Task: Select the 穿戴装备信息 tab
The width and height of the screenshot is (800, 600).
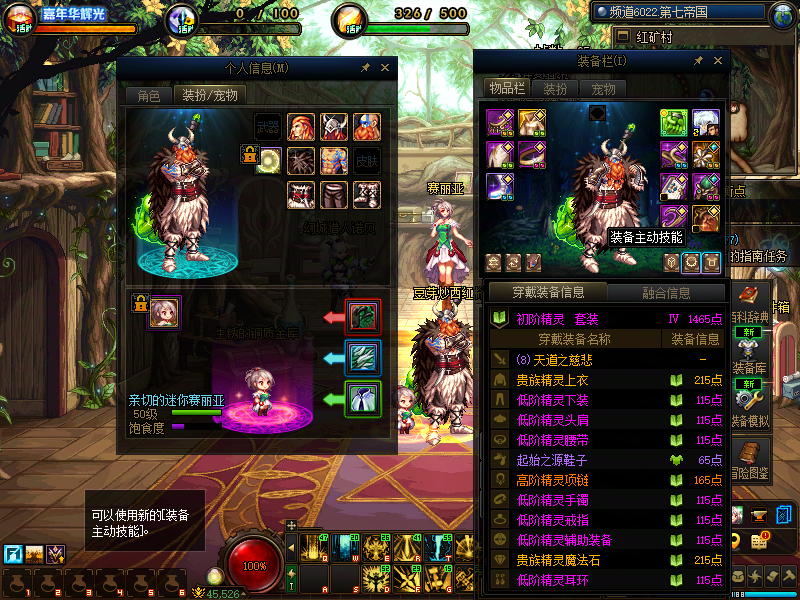Action: (548, 293)
